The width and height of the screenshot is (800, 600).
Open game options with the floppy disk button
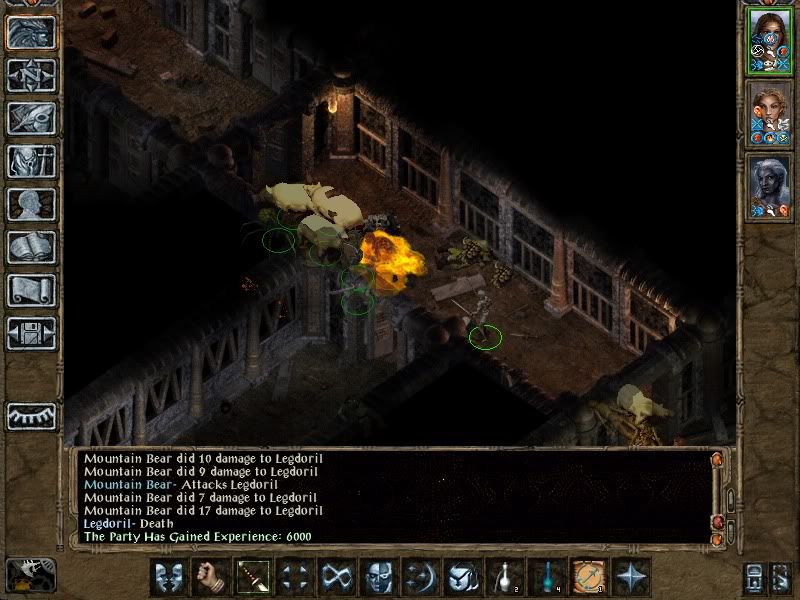tap(32, 333)
